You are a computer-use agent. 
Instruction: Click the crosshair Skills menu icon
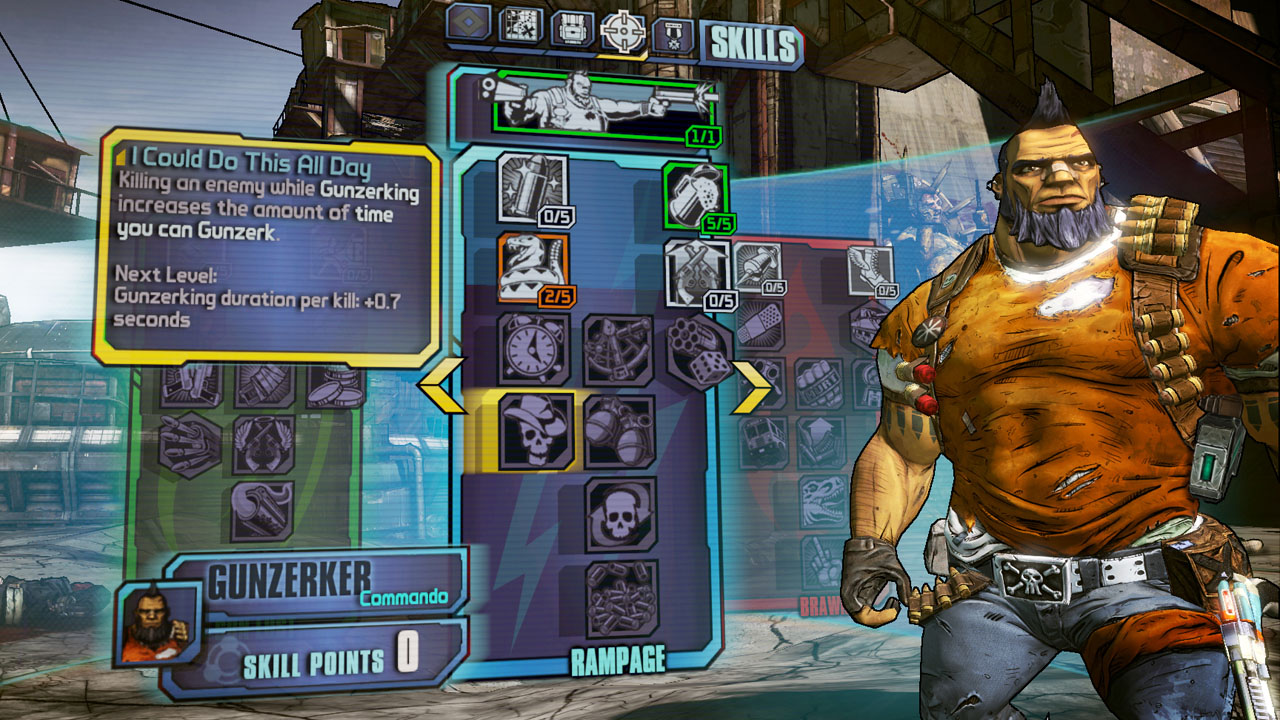click(x=624, y=32)
